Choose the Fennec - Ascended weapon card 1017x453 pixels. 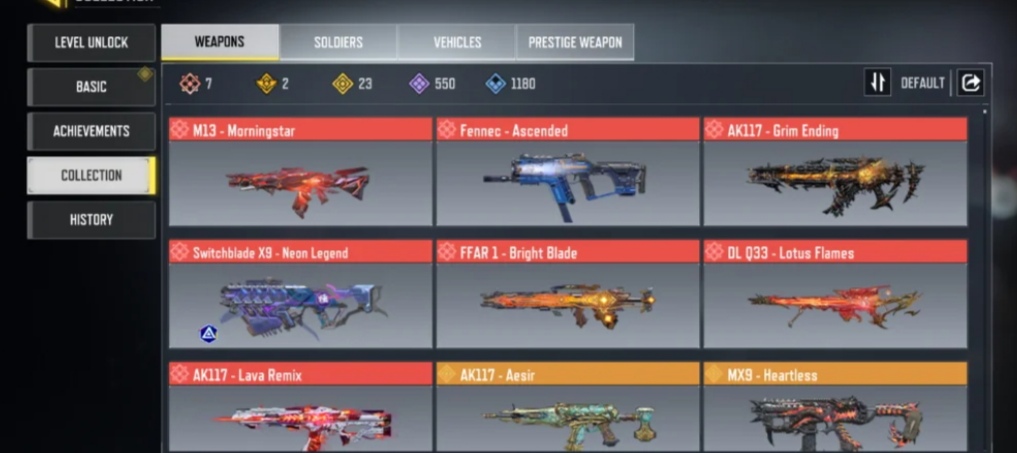coord(567,172)
